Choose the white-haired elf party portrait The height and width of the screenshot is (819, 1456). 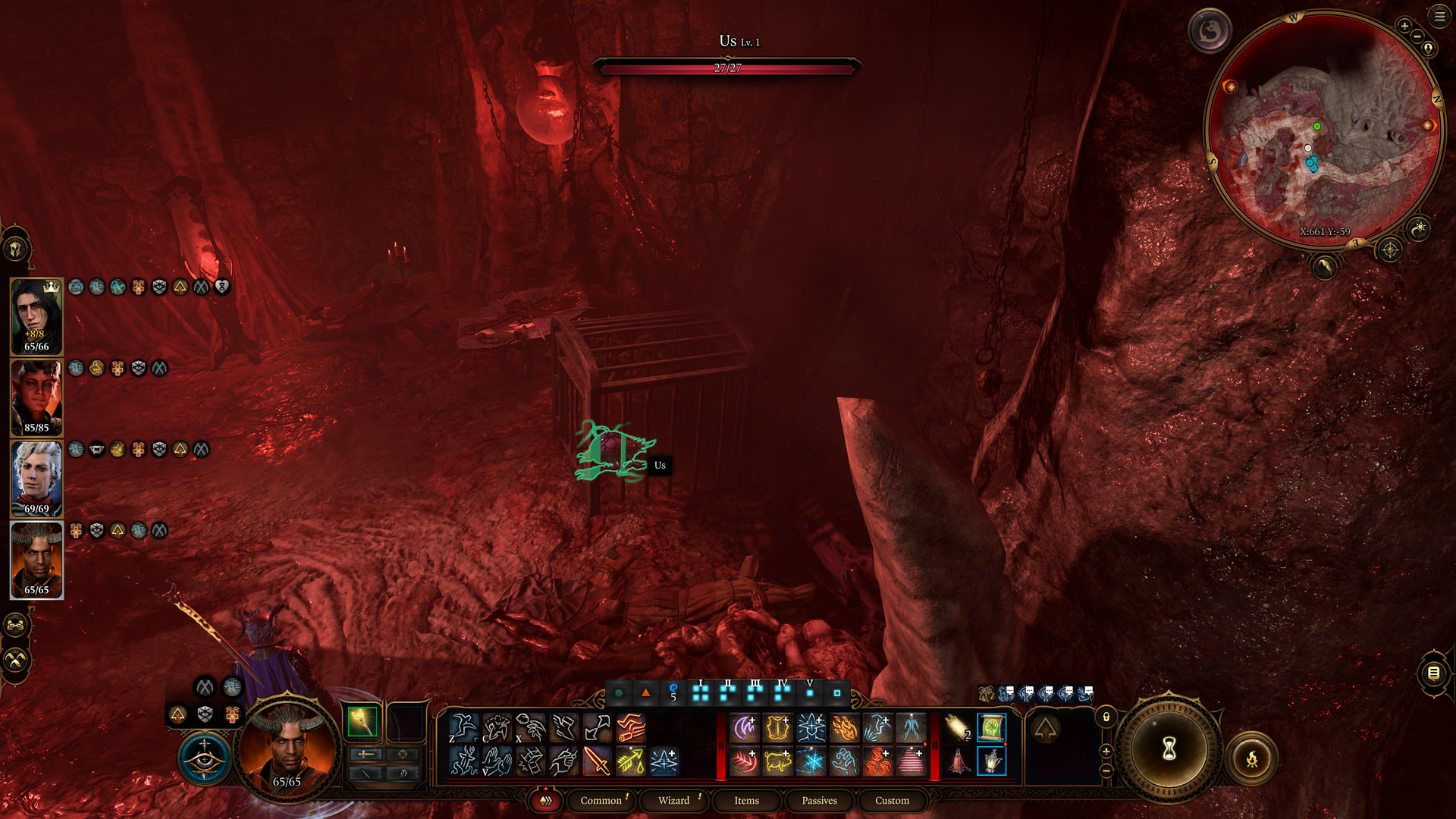(36, 479)
